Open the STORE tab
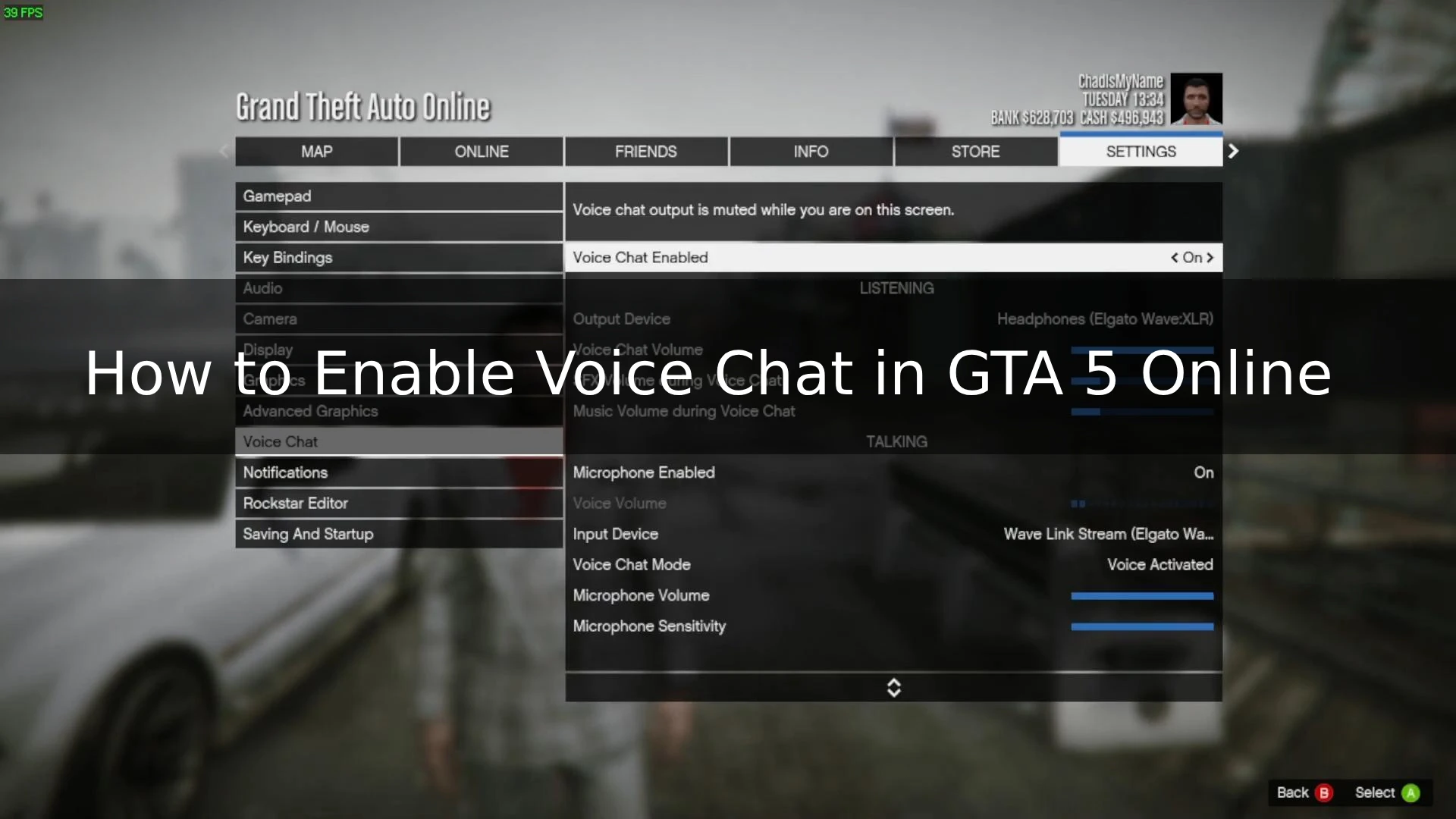Image resolution: width=1456 pixels, height=819 pixels. (976, 151)
